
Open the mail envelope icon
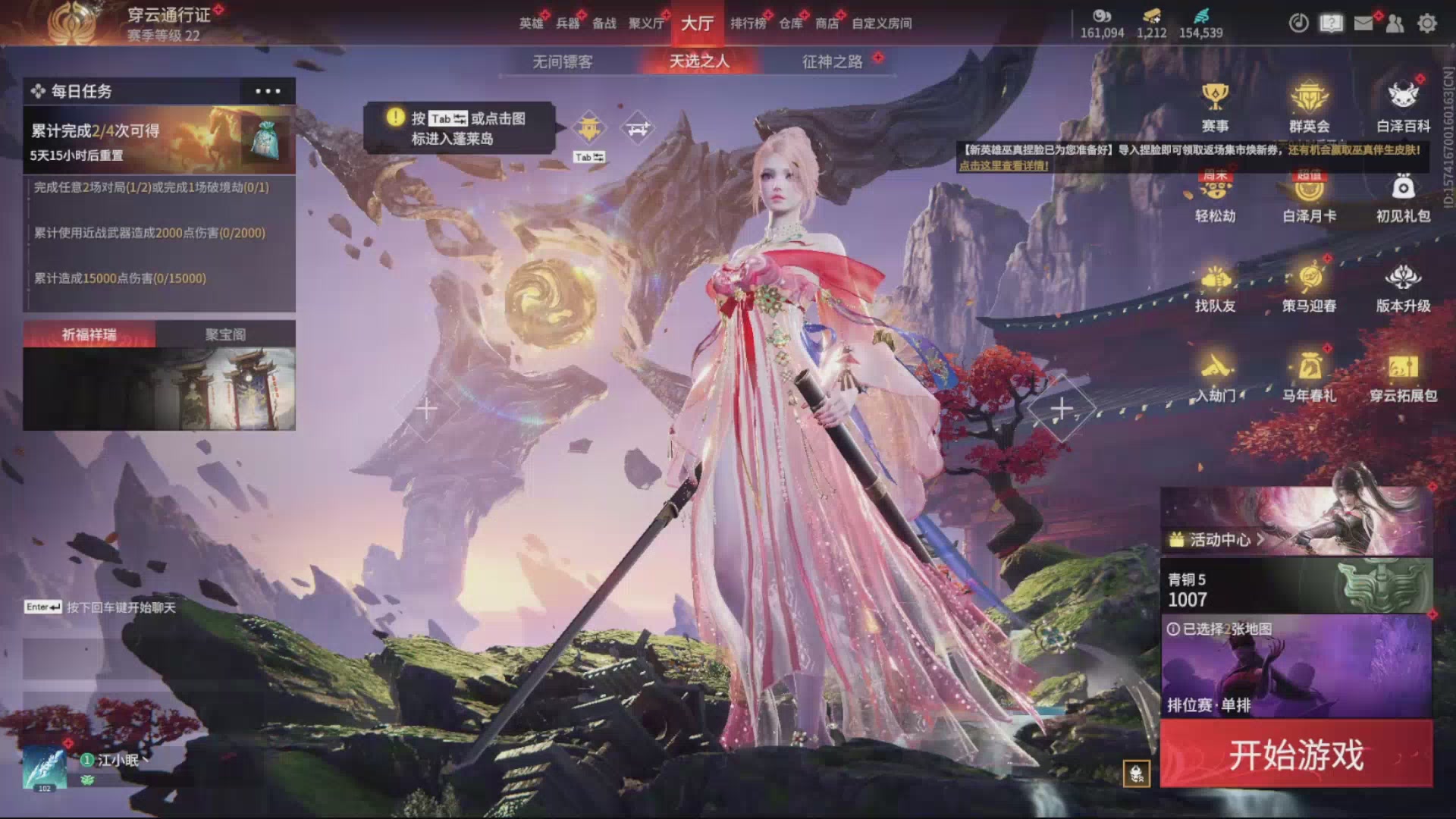click(x=1363, y=24)
